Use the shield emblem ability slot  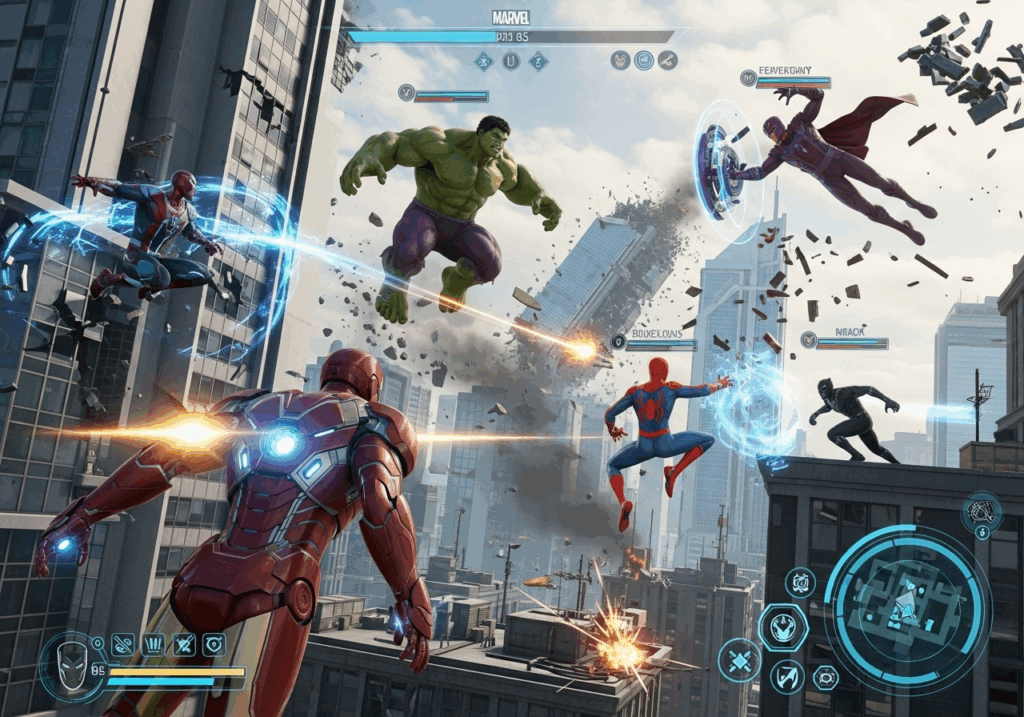tap(213, 645)
